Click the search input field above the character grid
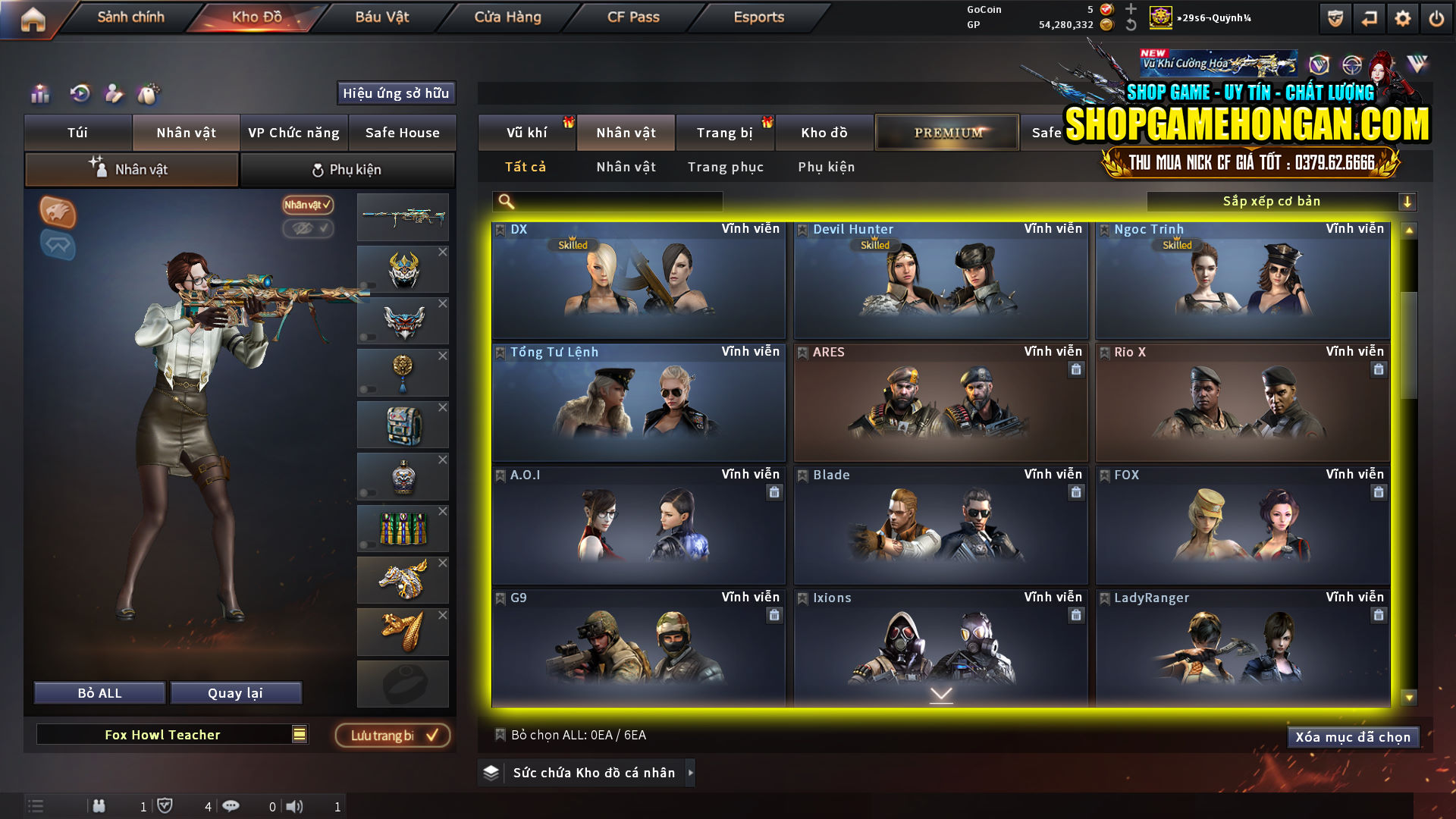This screenshot has width=1456, height=819. point(607,201)
